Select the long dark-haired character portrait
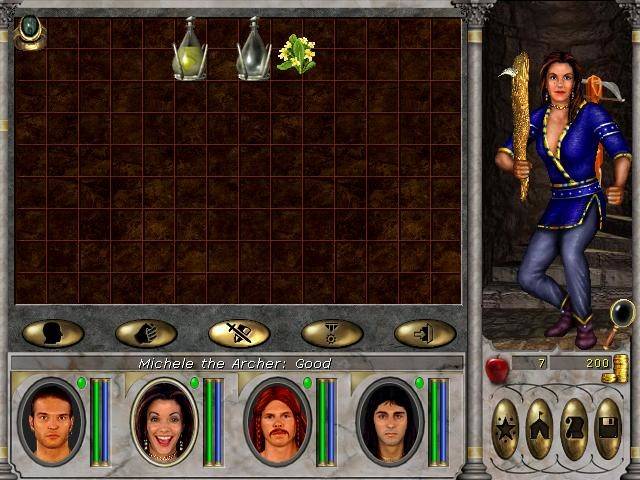The image size is (640, 480). pyautogui.click(x=389, y=421)
